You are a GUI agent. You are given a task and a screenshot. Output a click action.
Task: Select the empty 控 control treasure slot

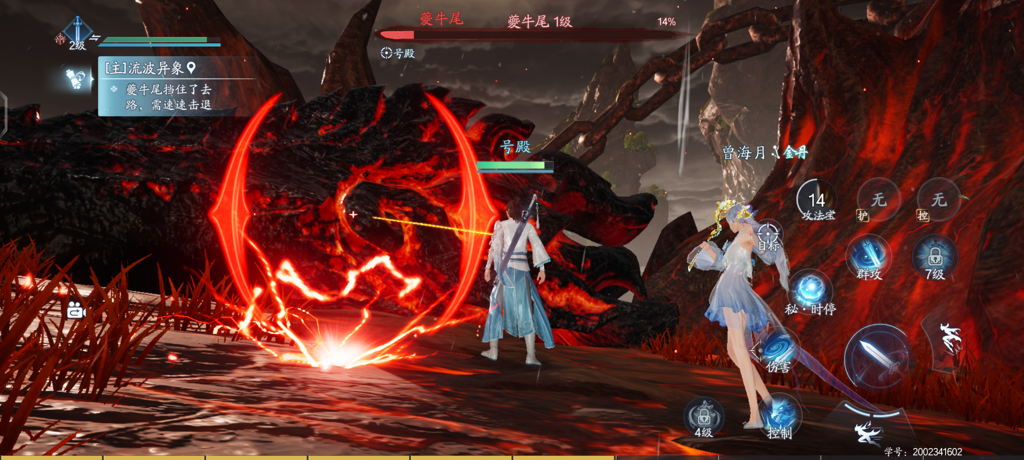pos(937,201)
